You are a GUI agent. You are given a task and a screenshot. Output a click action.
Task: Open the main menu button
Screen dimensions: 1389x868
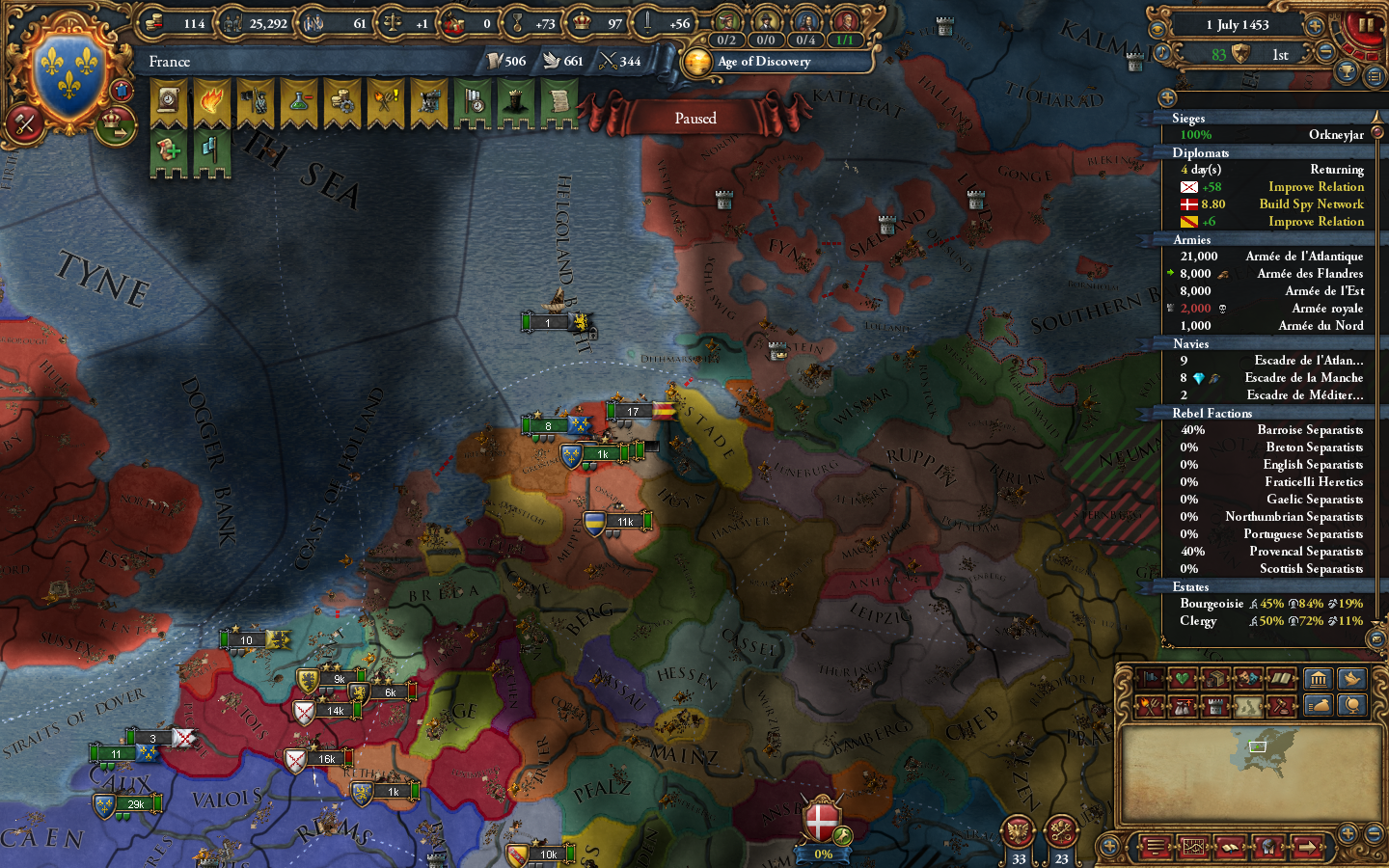coord(1155,847)
